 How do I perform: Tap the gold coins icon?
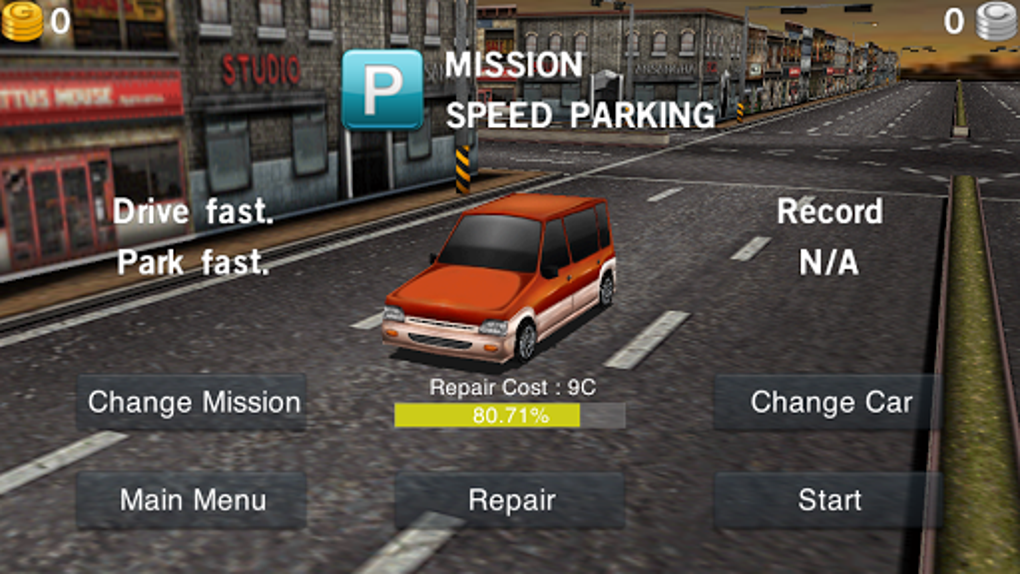pyautogui.click(x=22, y=21)
